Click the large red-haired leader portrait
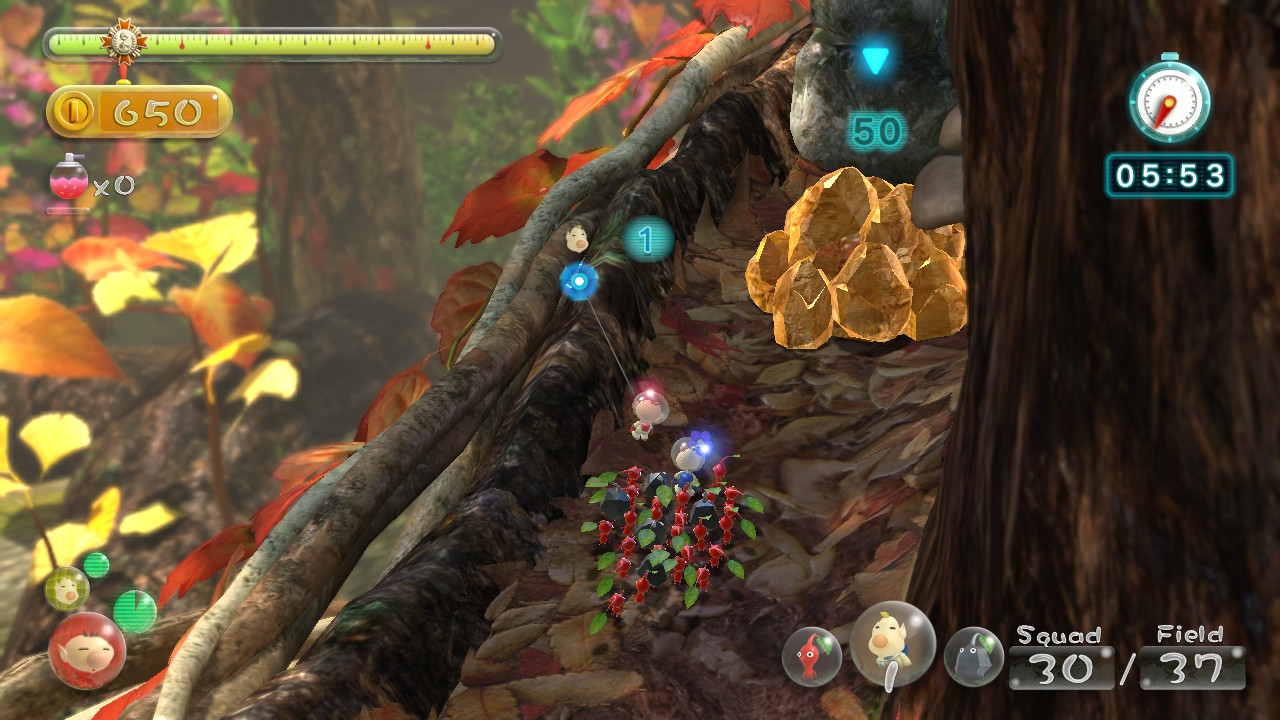This screenshot has width=1280, height=720. 87,651
